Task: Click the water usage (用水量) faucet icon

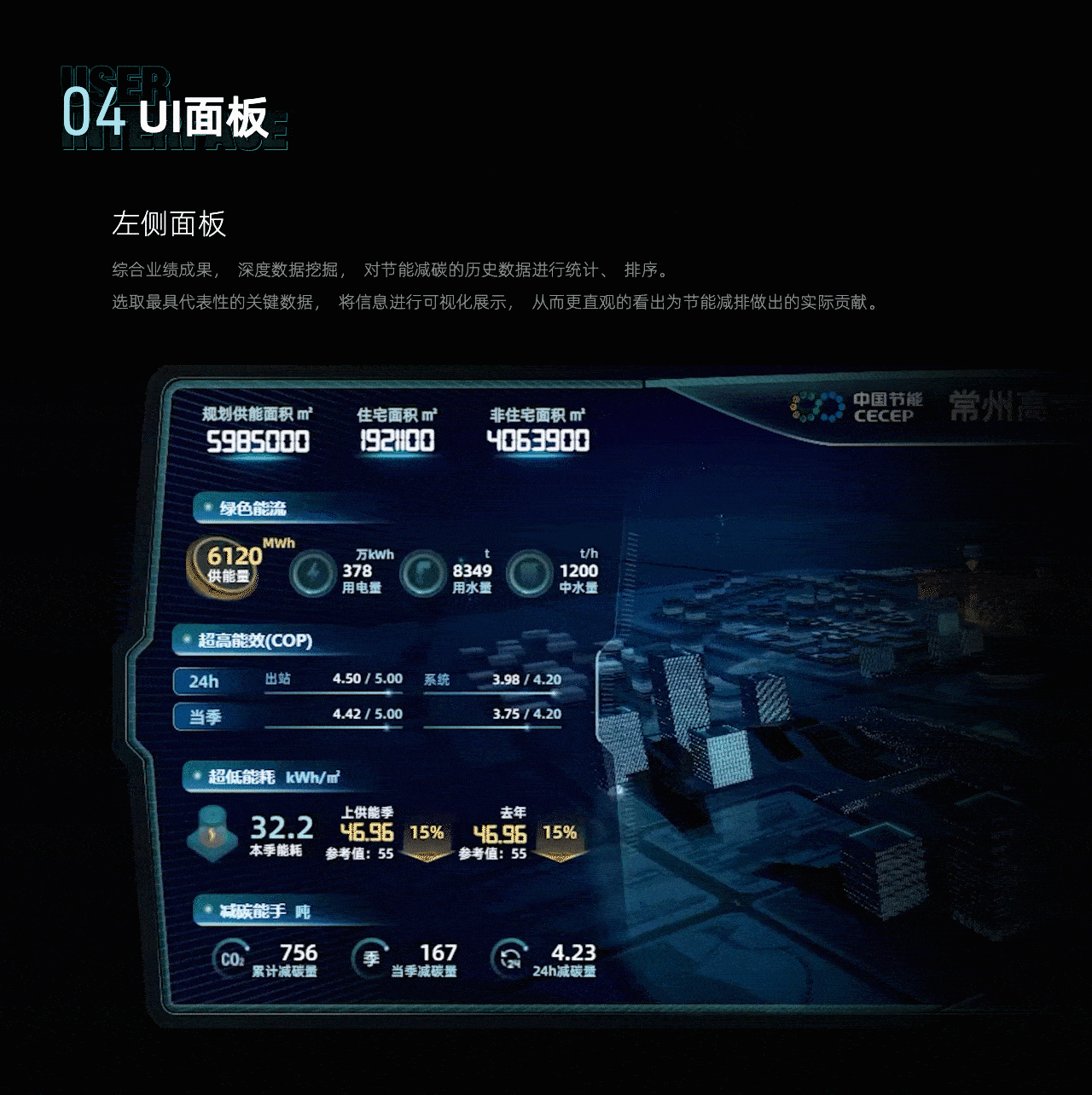Action: point(423,572)
